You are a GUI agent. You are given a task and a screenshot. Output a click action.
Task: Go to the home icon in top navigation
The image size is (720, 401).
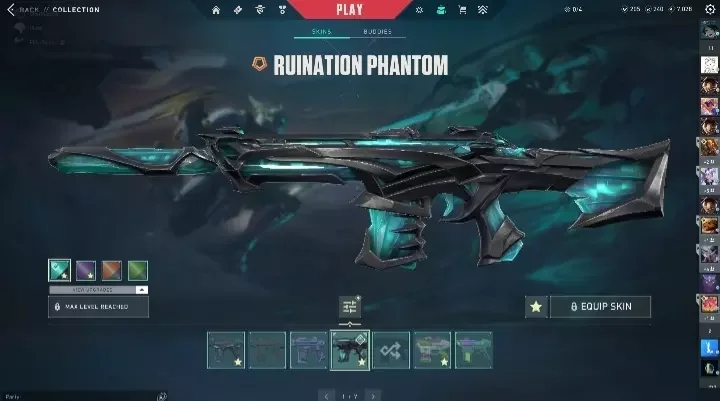click(x=217, y=10)
